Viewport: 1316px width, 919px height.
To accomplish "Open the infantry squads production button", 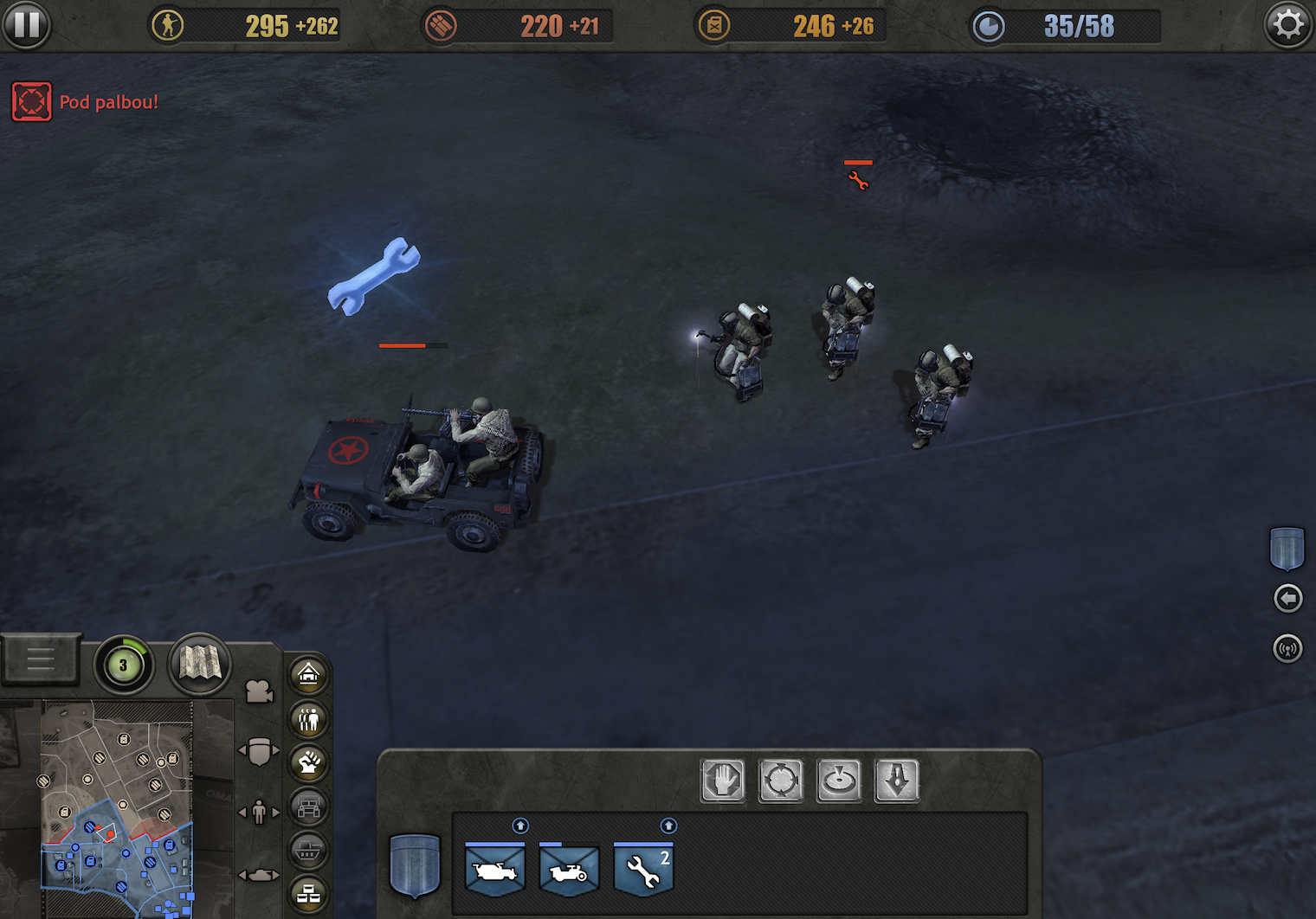I will (308, 718).
